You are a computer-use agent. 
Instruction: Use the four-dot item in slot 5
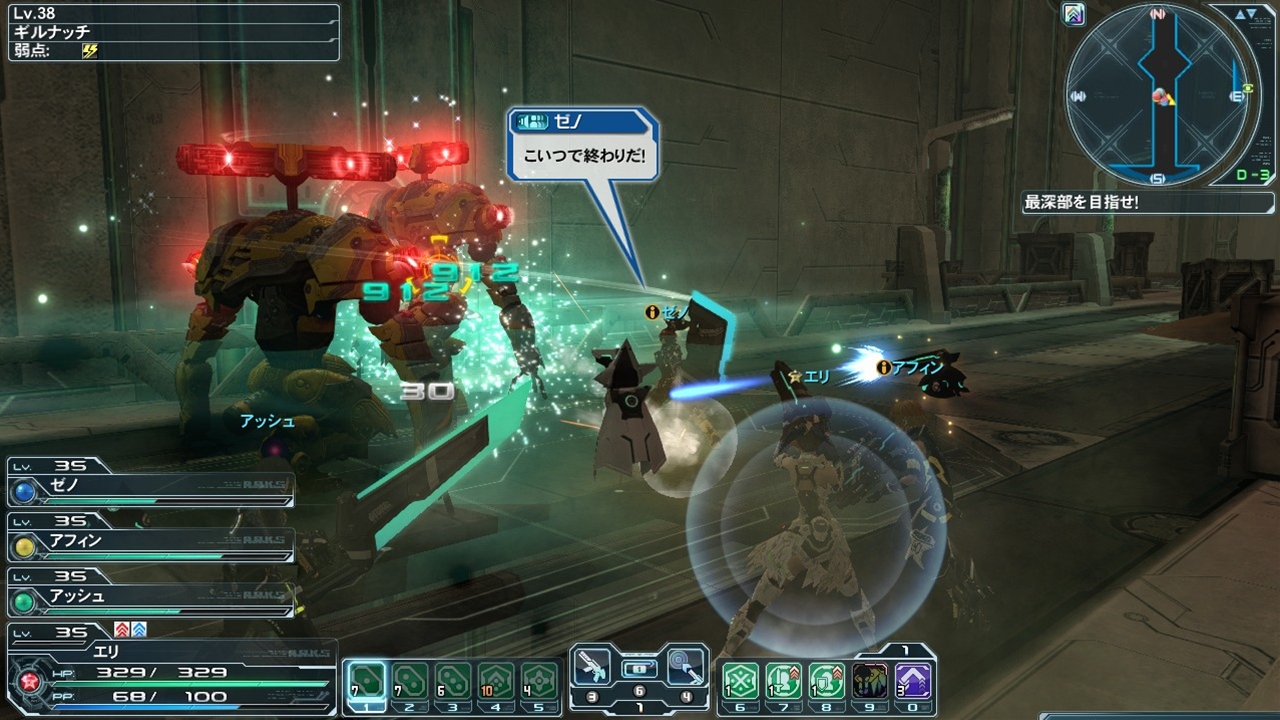pyautogui.click(x=539, y=683)
